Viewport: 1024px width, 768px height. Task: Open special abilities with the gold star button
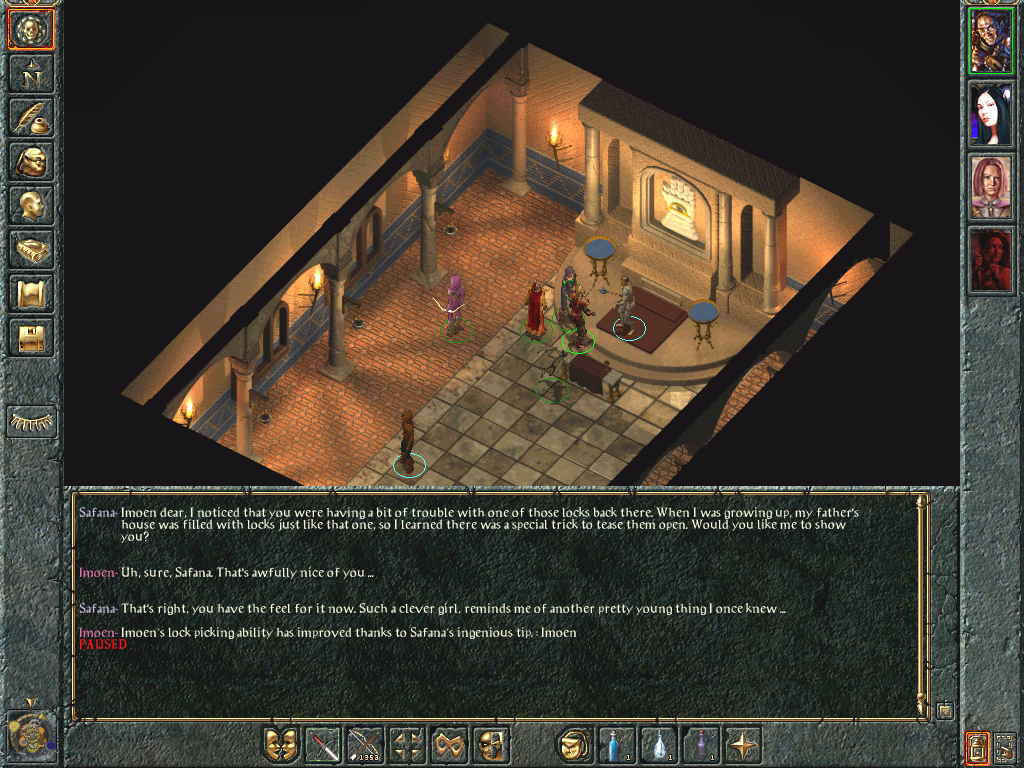(x=743, y=745)
